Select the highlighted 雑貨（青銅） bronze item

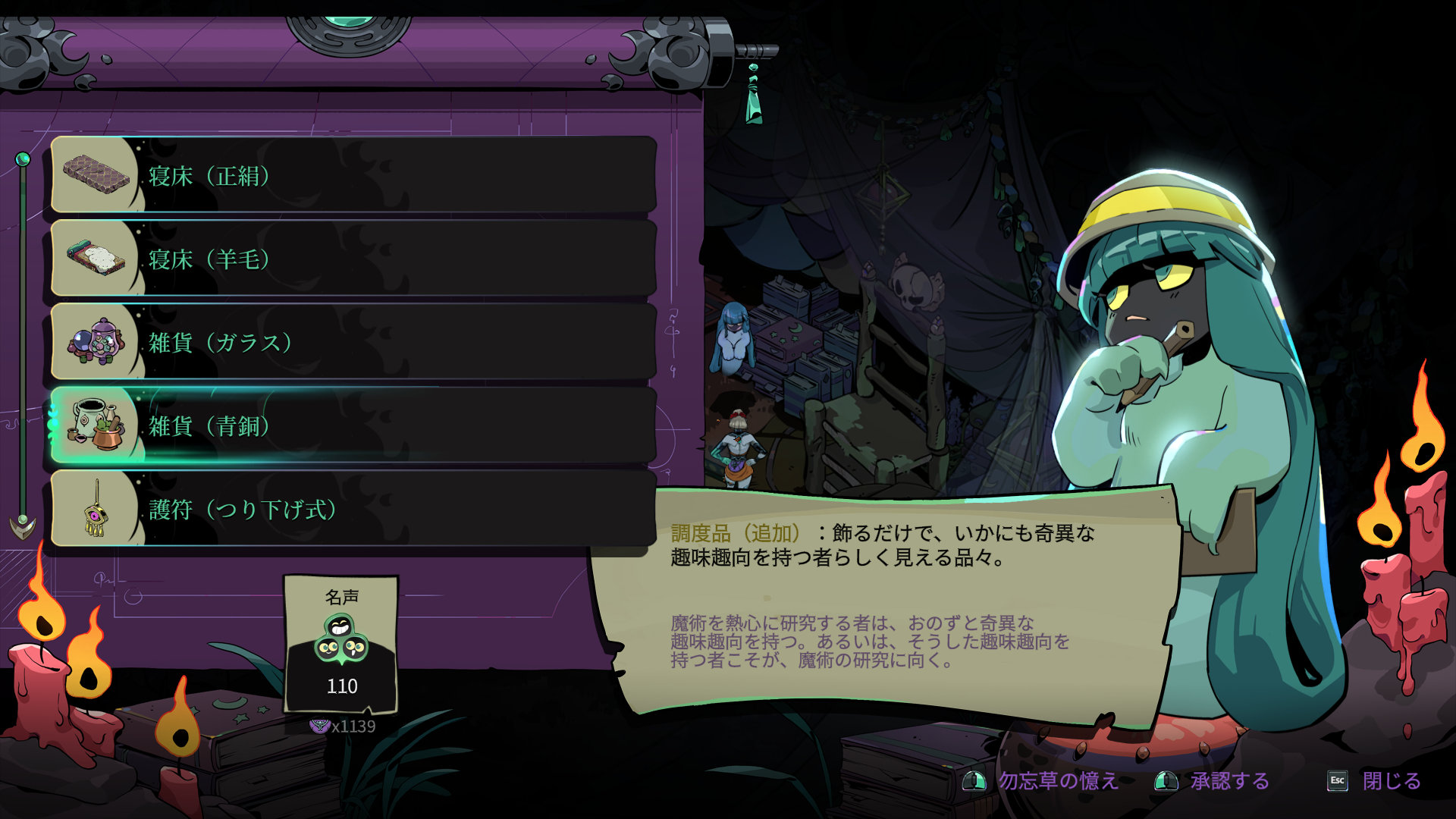pyautogui.click(x=353, y=426)
